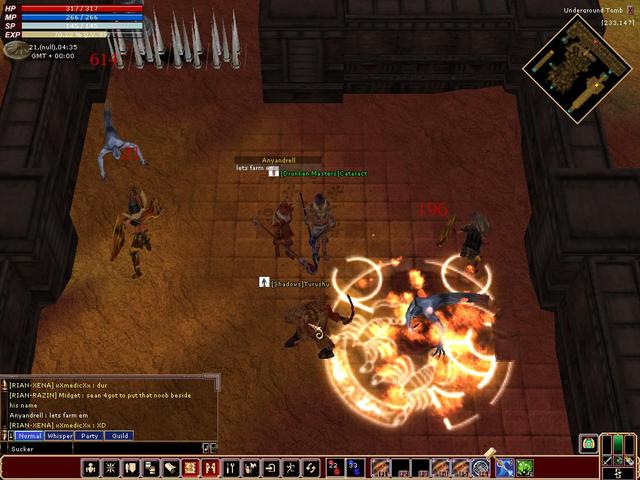Choose the Guild chat tab
Screen dimensions: 640x480
click(119, 436)
